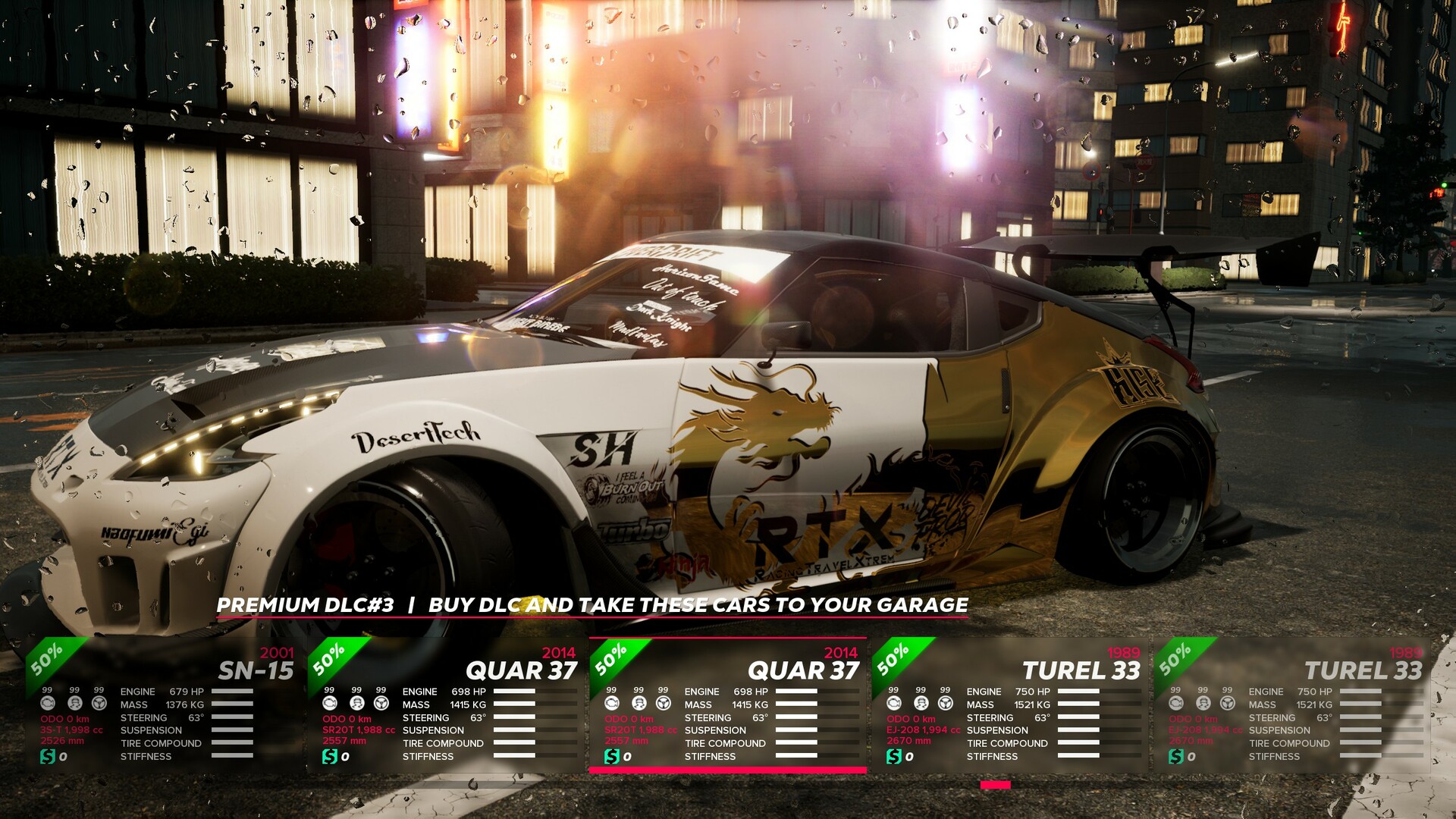The height and width of the screenshot is (819, 1456).
Task: Click the steering wheel icon on the first QUAR 37 card
Action: point(381,704)
